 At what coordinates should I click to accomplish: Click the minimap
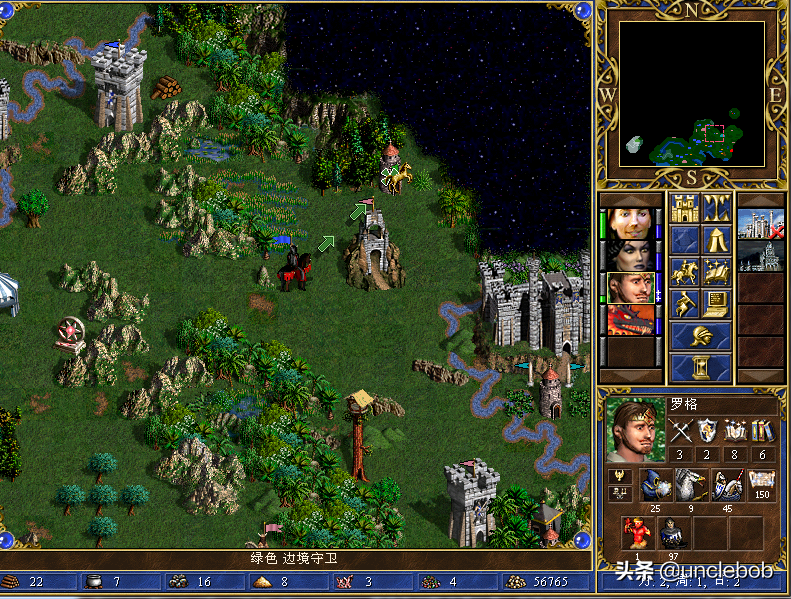pos(691,95)
